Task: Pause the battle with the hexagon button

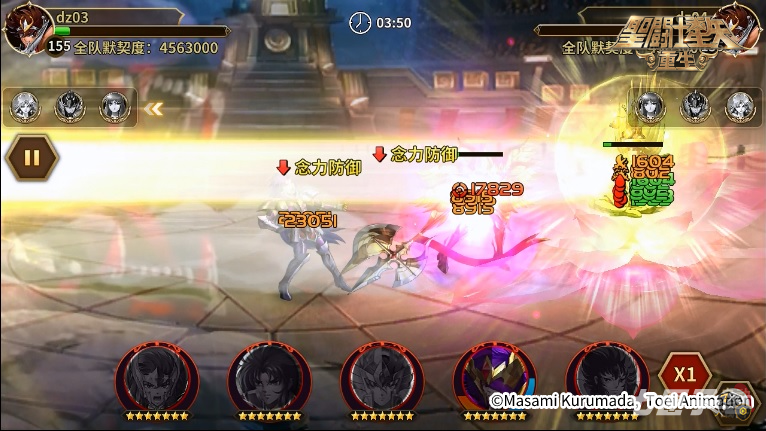Action: [31, 157]
